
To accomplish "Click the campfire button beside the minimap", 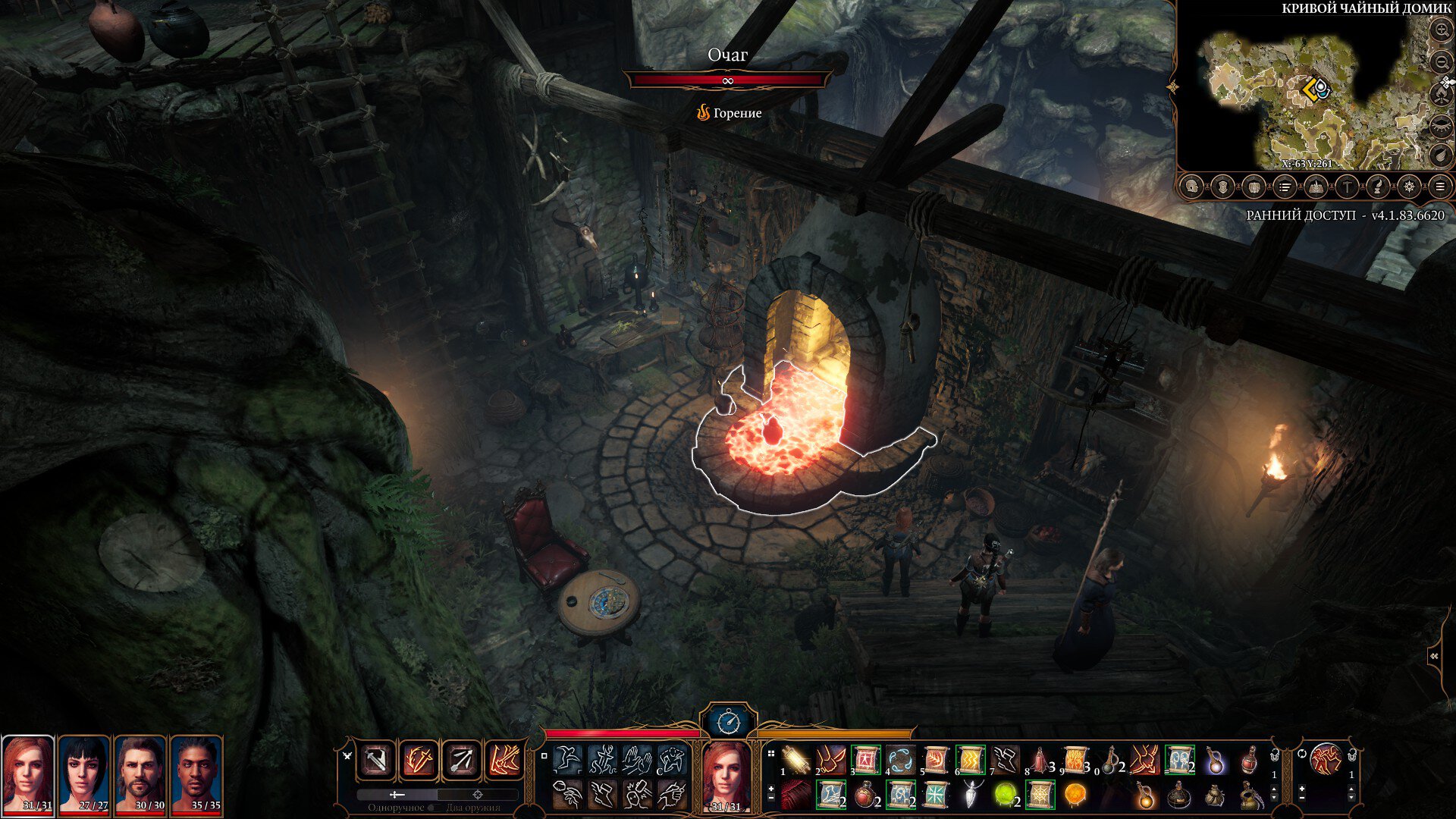I will click(1440, 94).
